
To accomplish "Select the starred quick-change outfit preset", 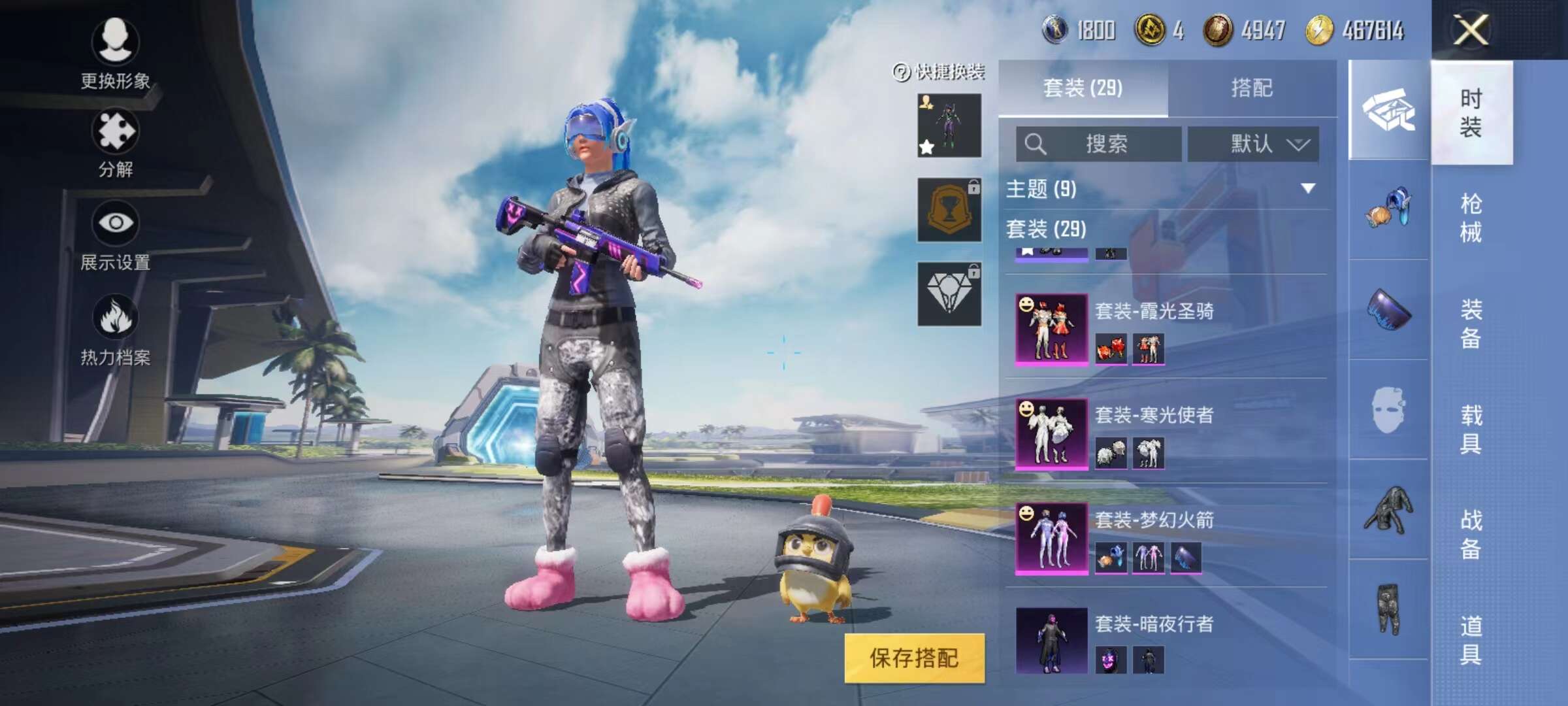I will [949, 126].
